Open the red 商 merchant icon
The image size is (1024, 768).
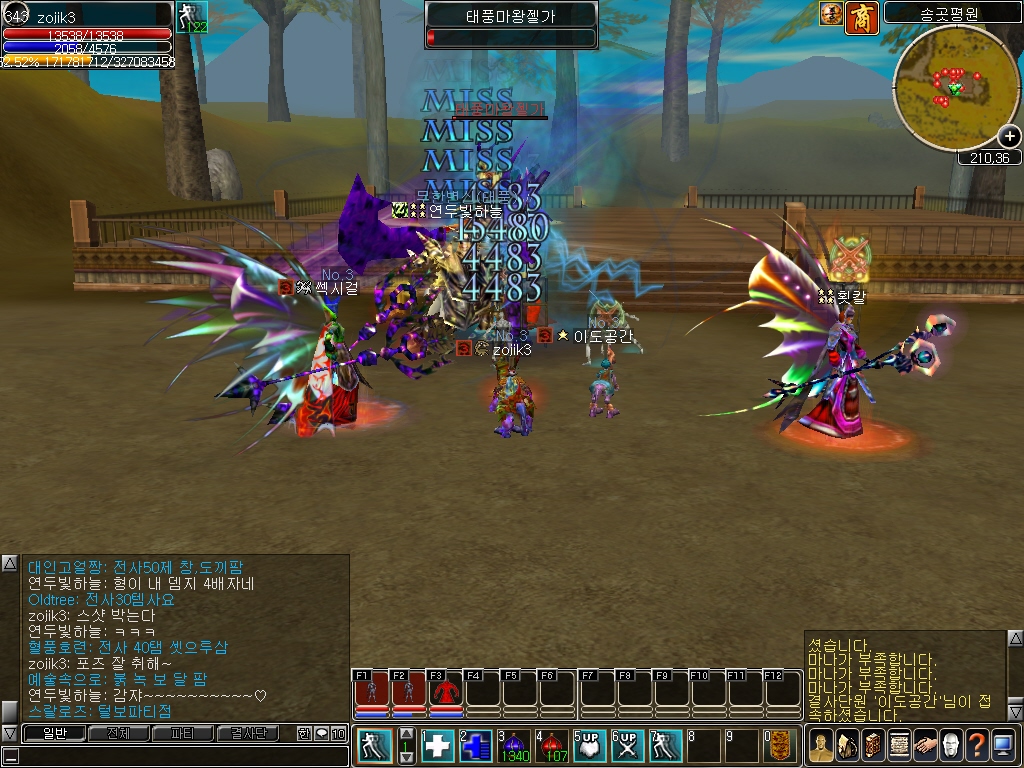861,17
